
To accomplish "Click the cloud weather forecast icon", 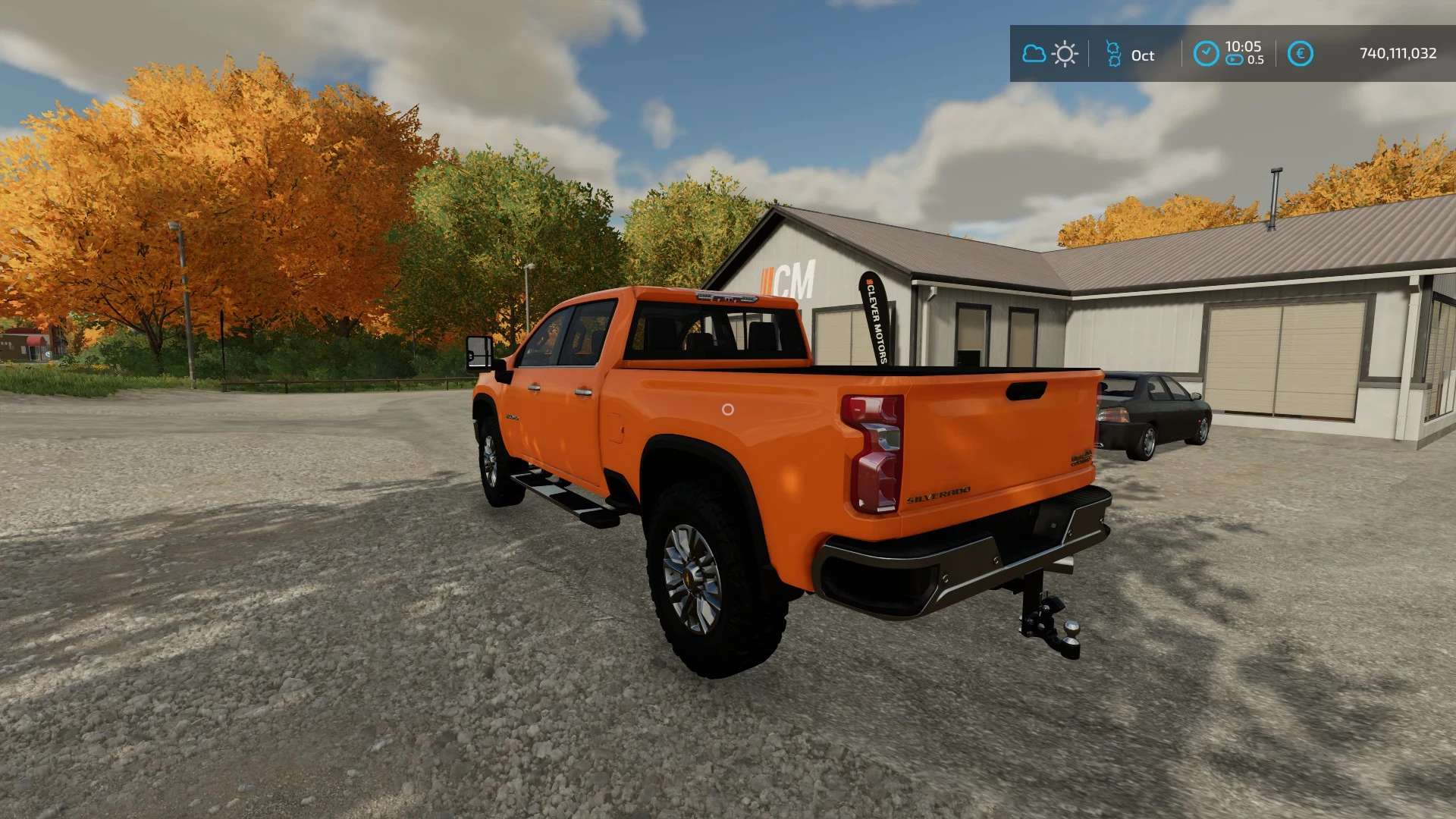I will (x=1034, y=54).
